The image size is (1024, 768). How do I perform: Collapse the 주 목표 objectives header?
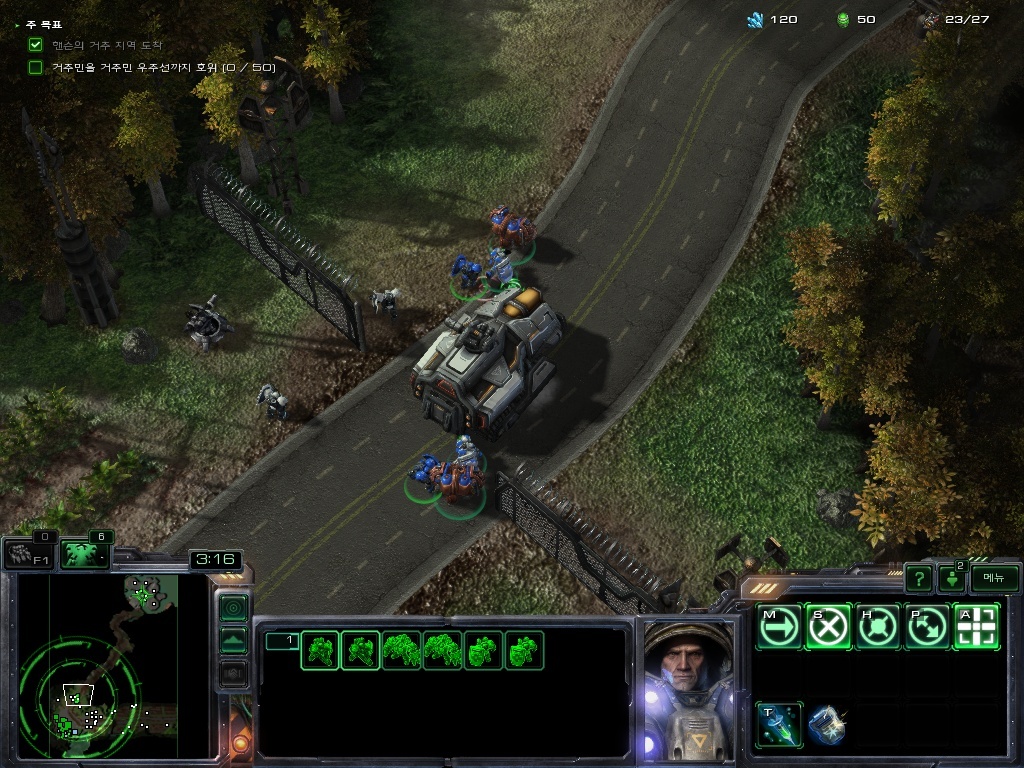(40, 24)
